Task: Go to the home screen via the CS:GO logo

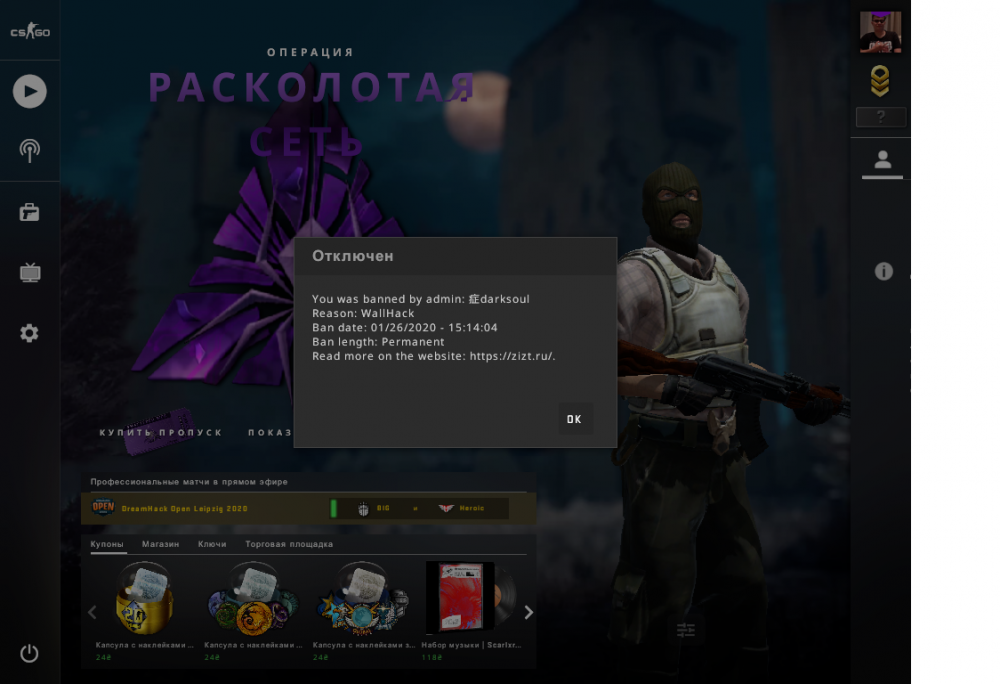Action: coord(30,32)
